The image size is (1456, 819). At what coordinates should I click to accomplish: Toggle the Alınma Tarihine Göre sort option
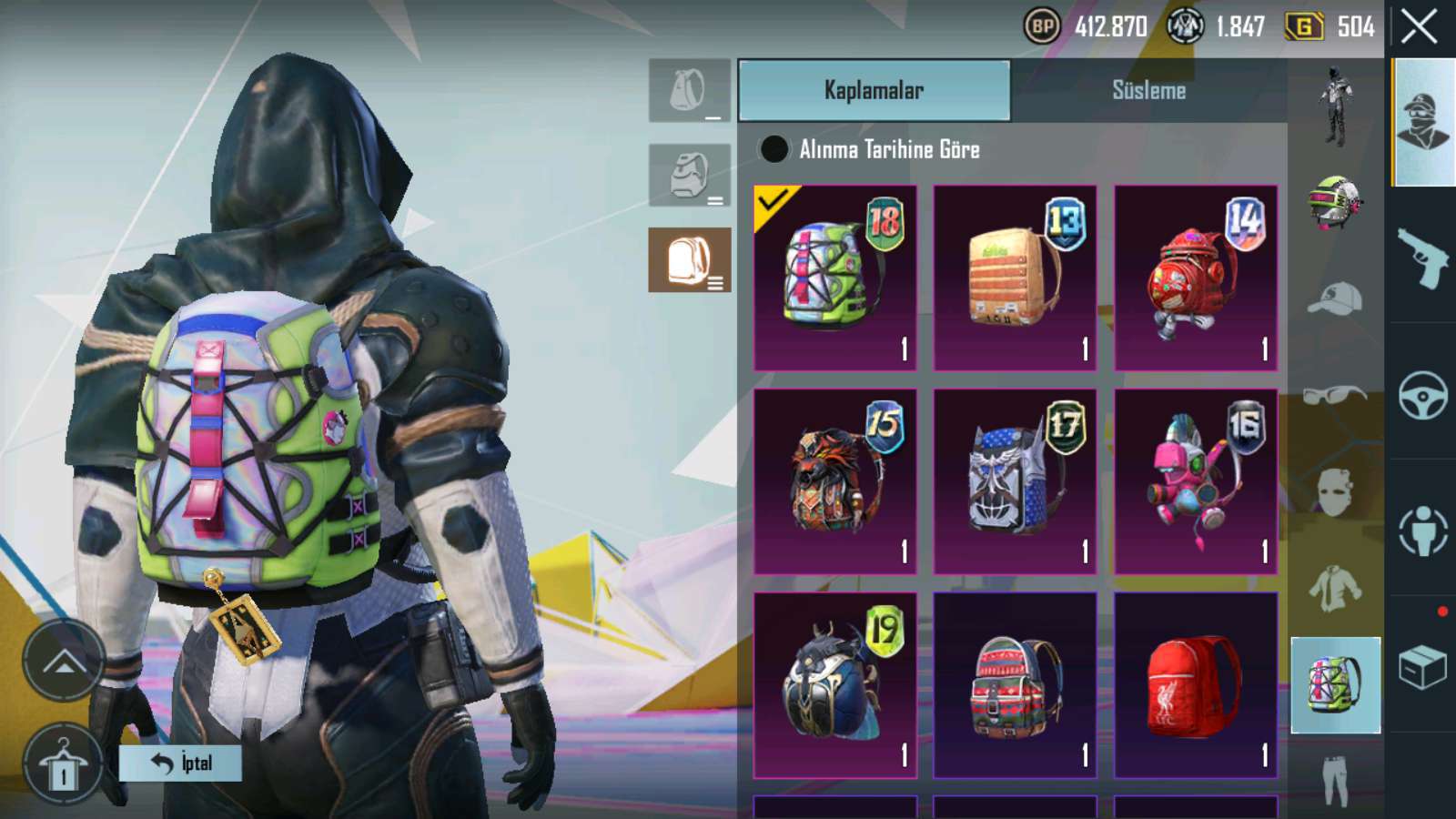pos(774,149)
